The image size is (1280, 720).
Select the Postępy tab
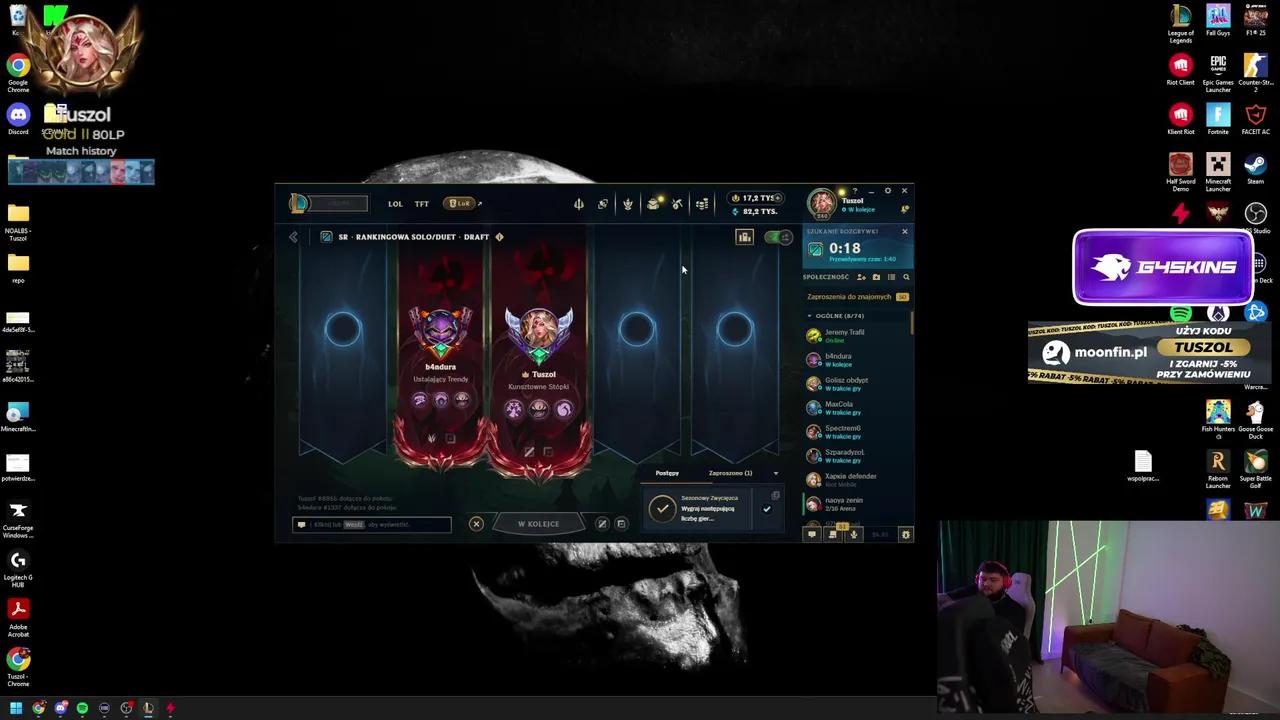(666, 473)
